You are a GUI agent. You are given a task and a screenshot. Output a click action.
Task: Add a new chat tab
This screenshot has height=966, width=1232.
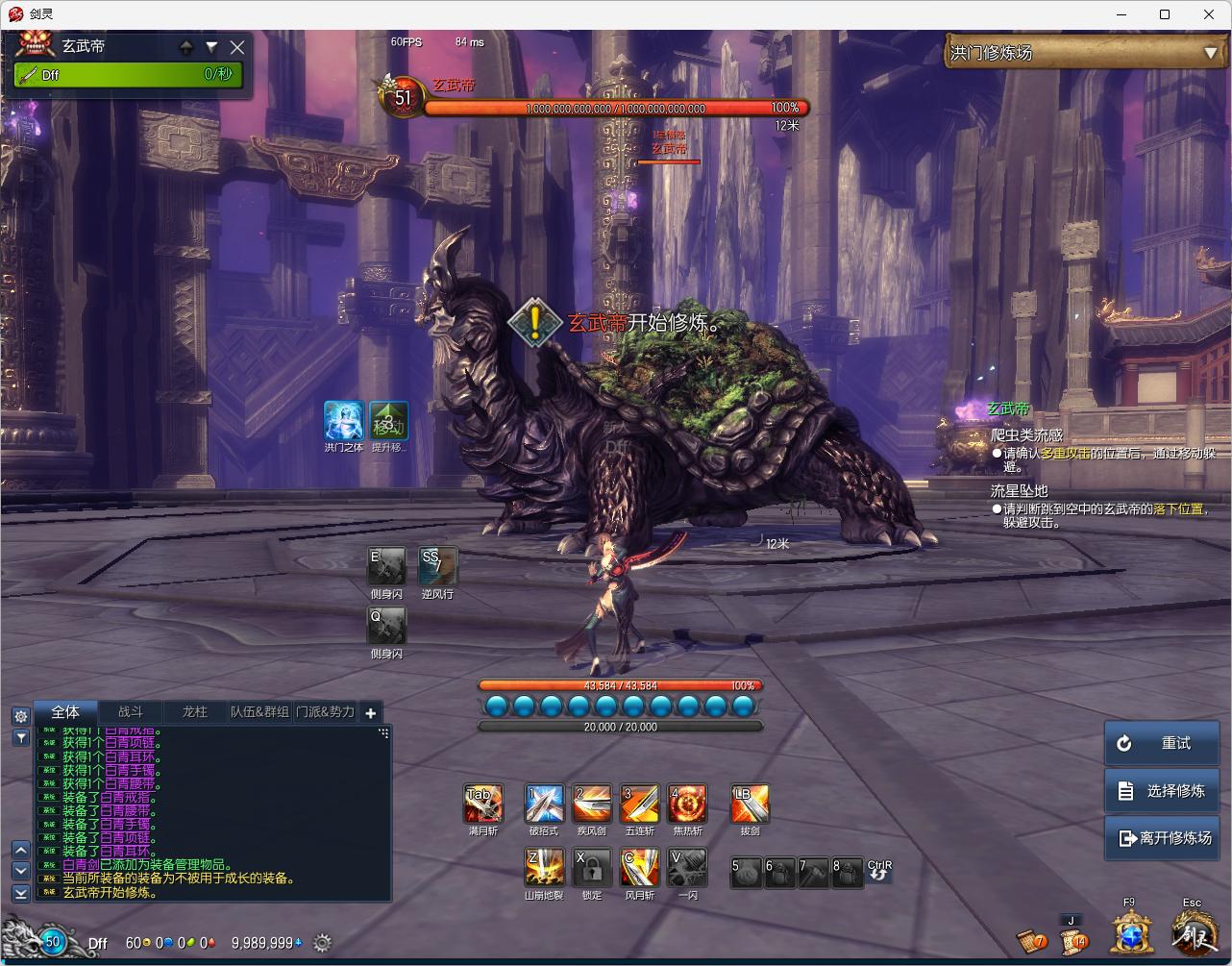pos(371,712)
